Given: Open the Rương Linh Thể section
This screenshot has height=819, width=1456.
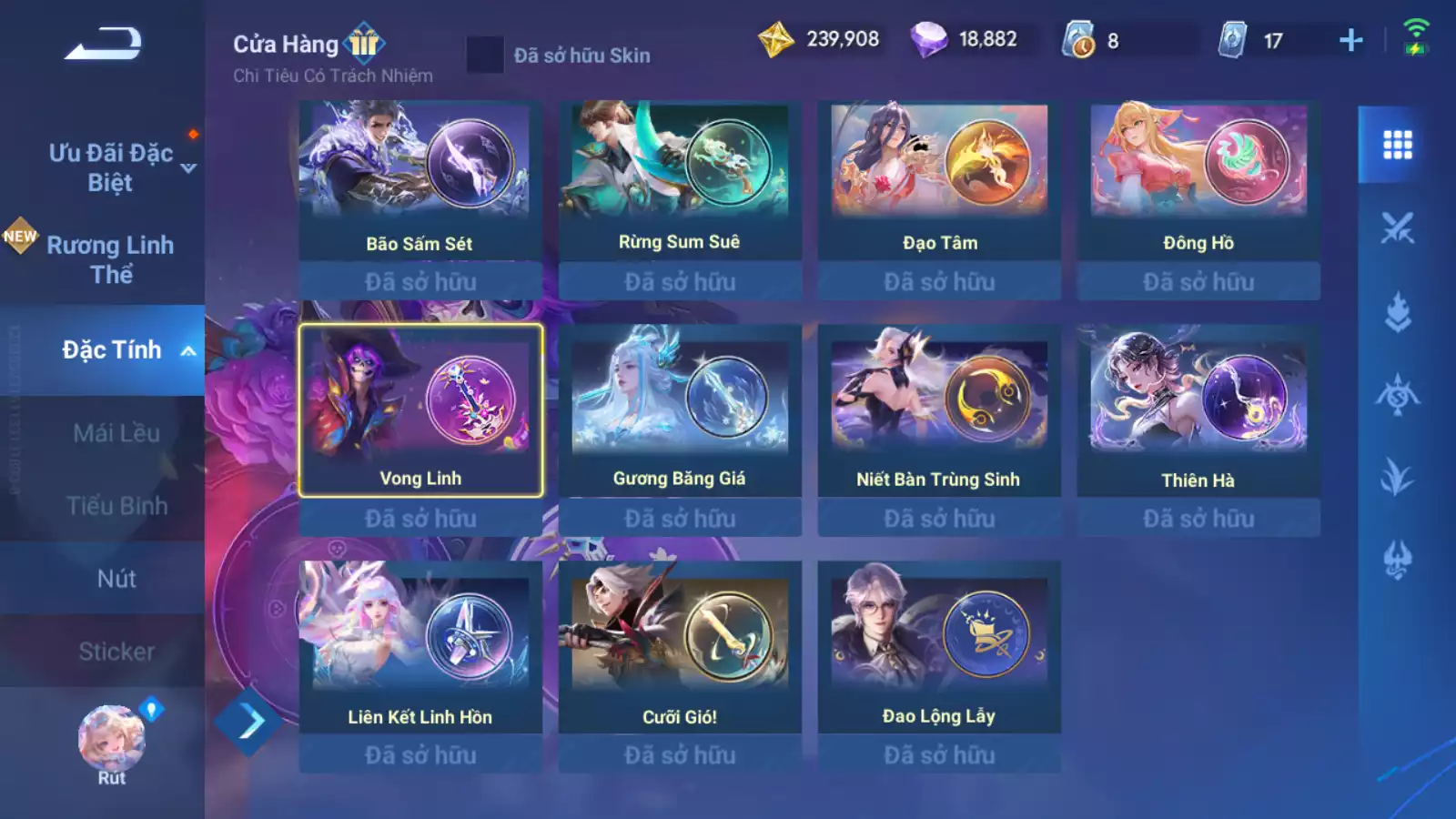Looking at the screenshot, I should click(x=110, y=259).
